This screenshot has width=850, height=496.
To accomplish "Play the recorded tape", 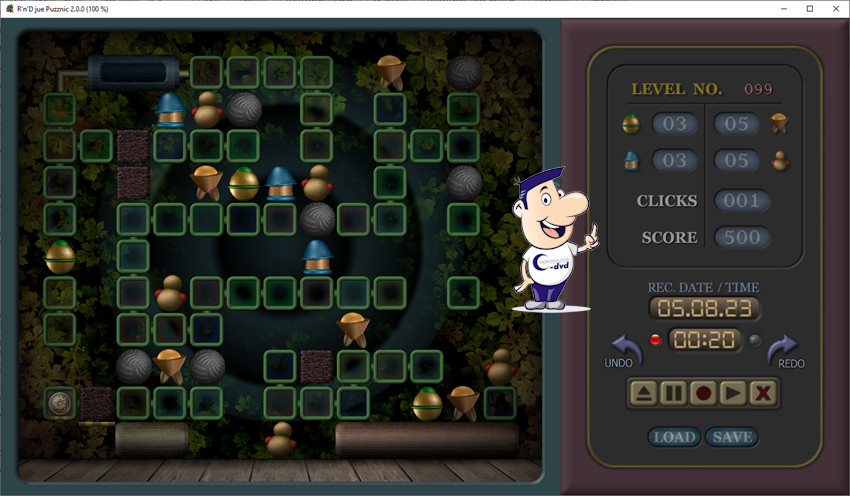I will (733, 393).
